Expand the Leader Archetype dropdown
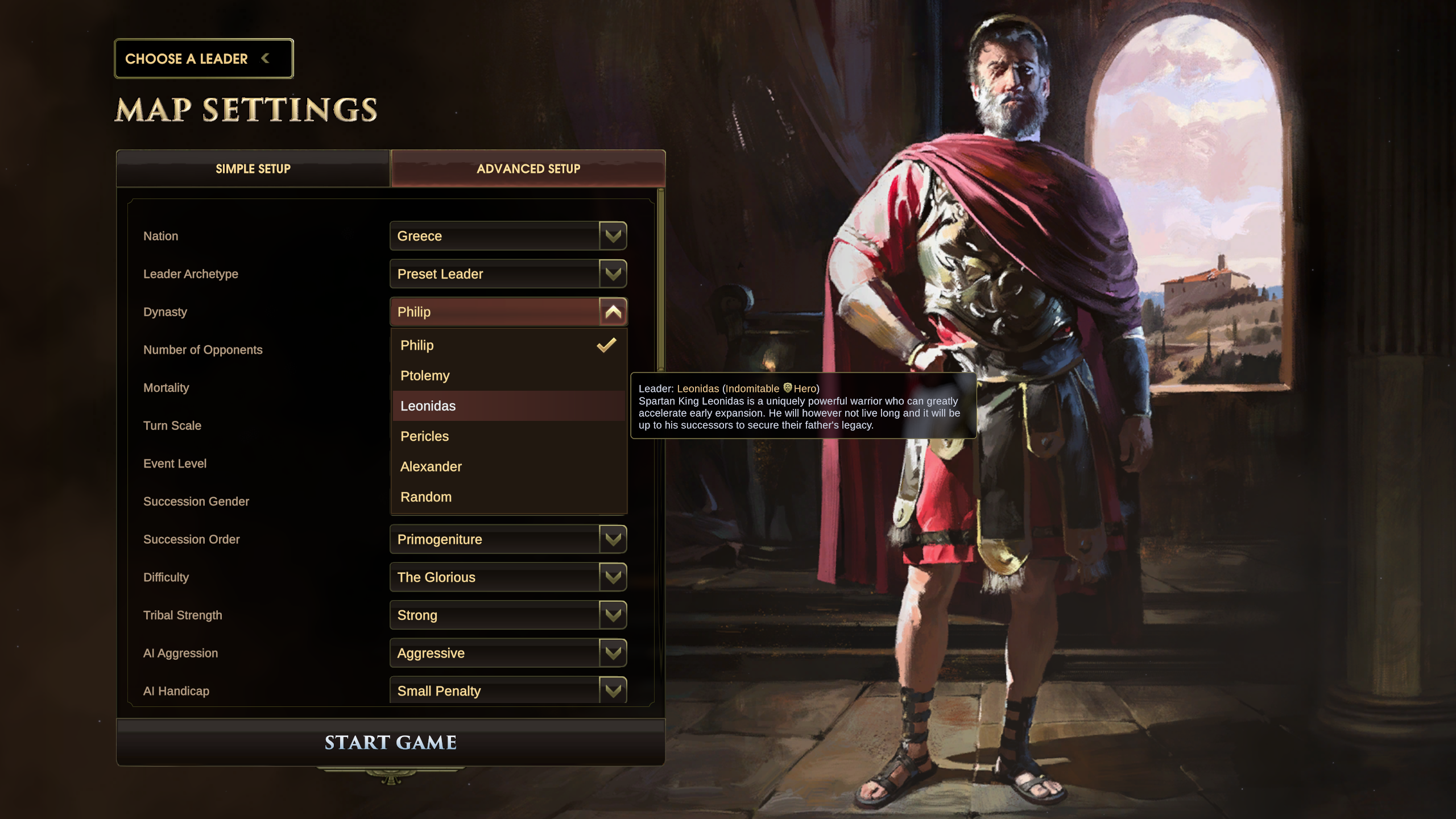 508,274
